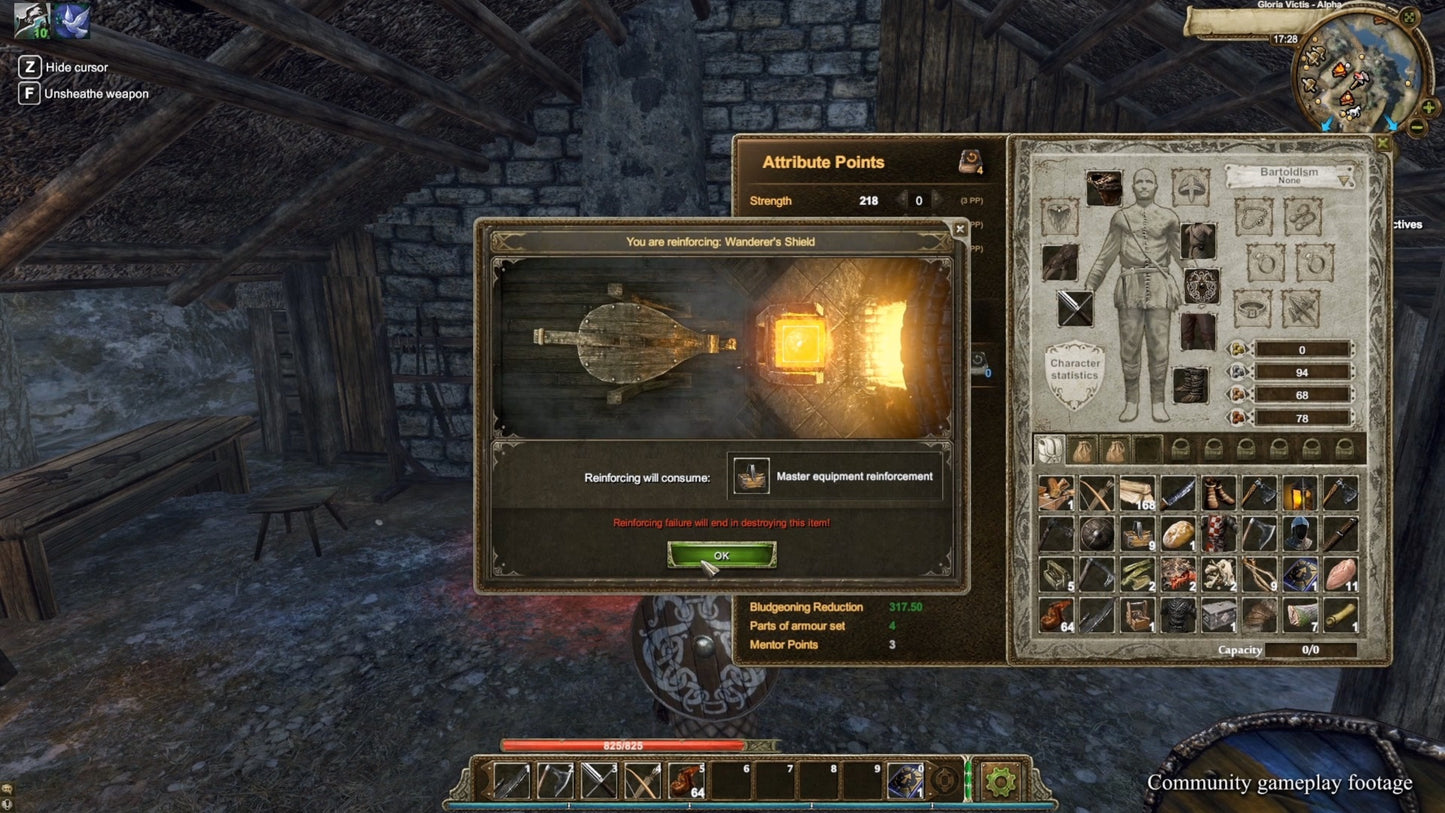The height and width of the screenshot is (813, 1445).
Task: Confirm reinforcing with the OK button
Action: pos(721,555)
